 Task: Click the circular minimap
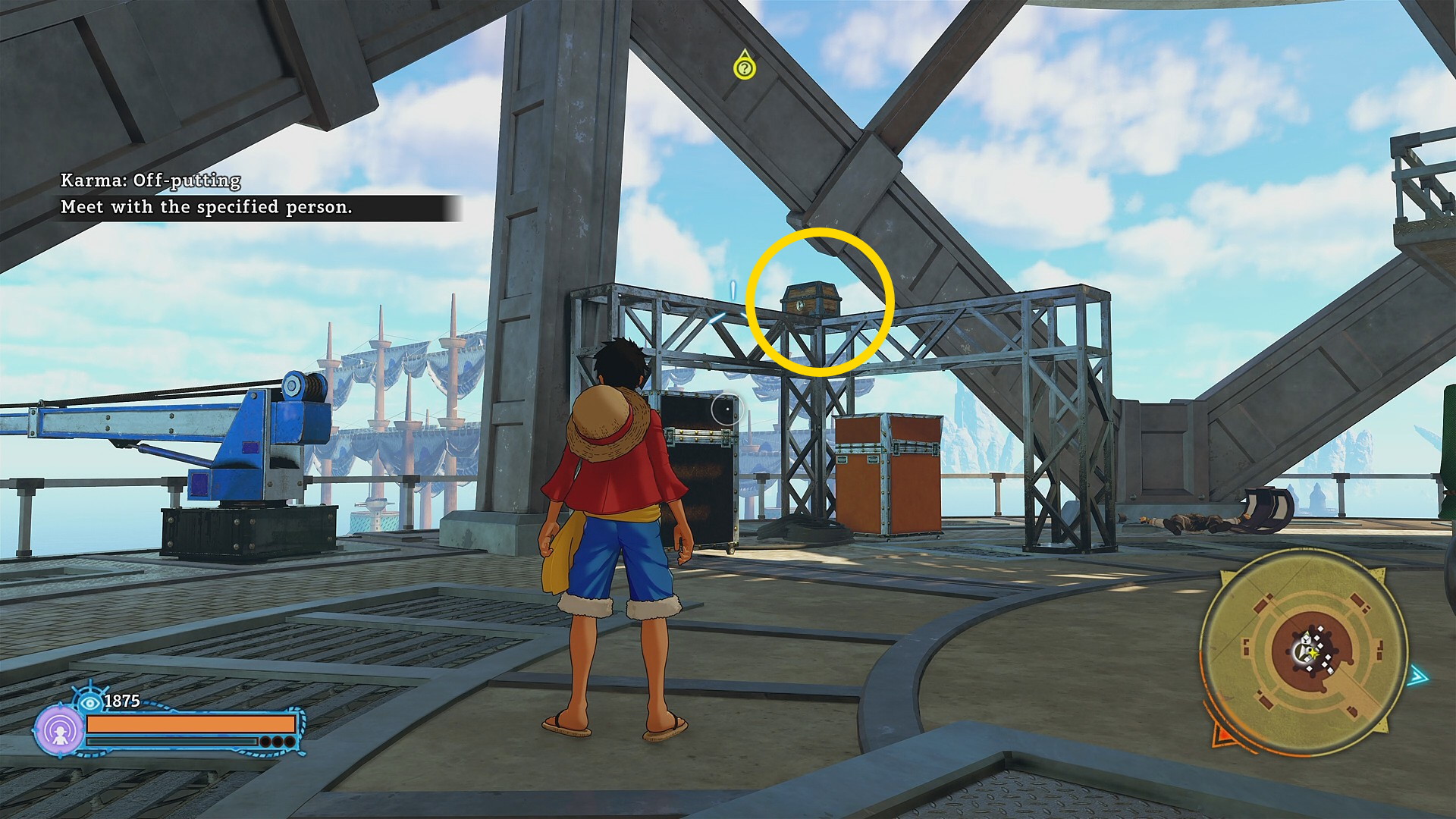1304,651
